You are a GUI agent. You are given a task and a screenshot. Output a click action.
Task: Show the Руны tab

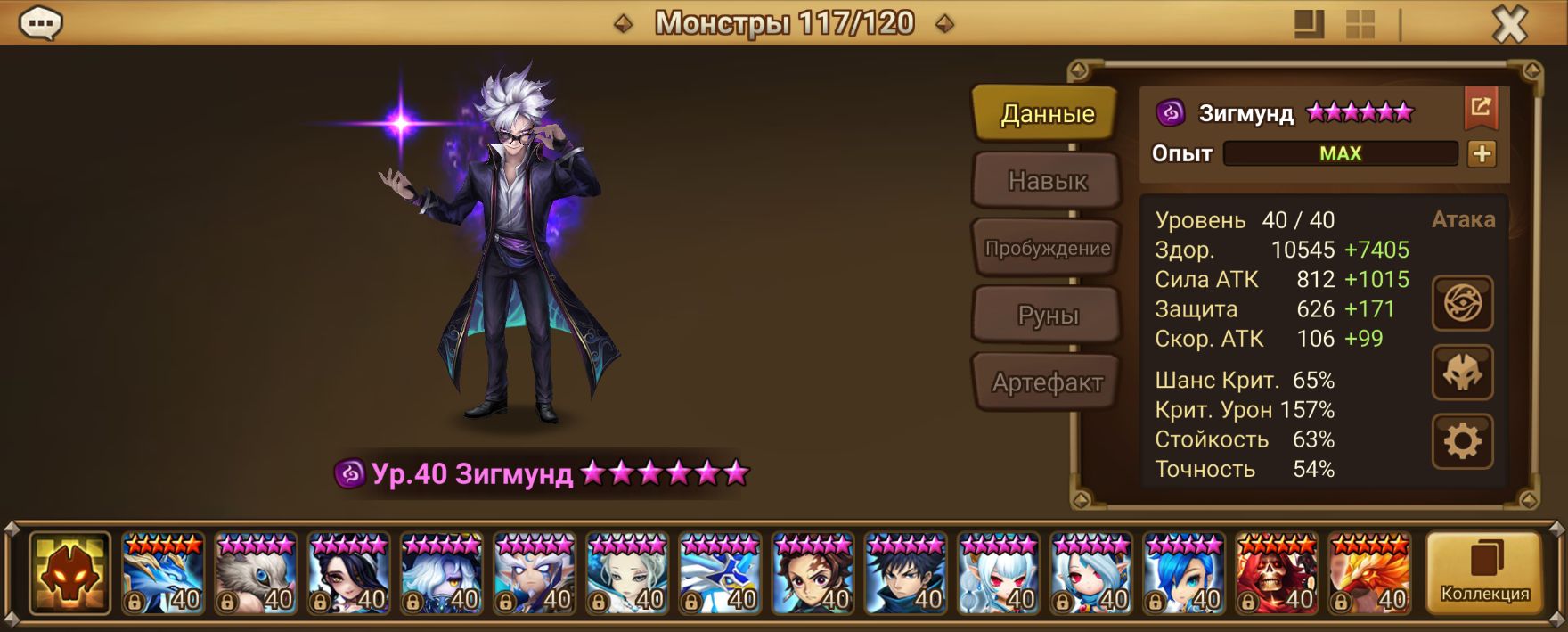(1047, 316)
